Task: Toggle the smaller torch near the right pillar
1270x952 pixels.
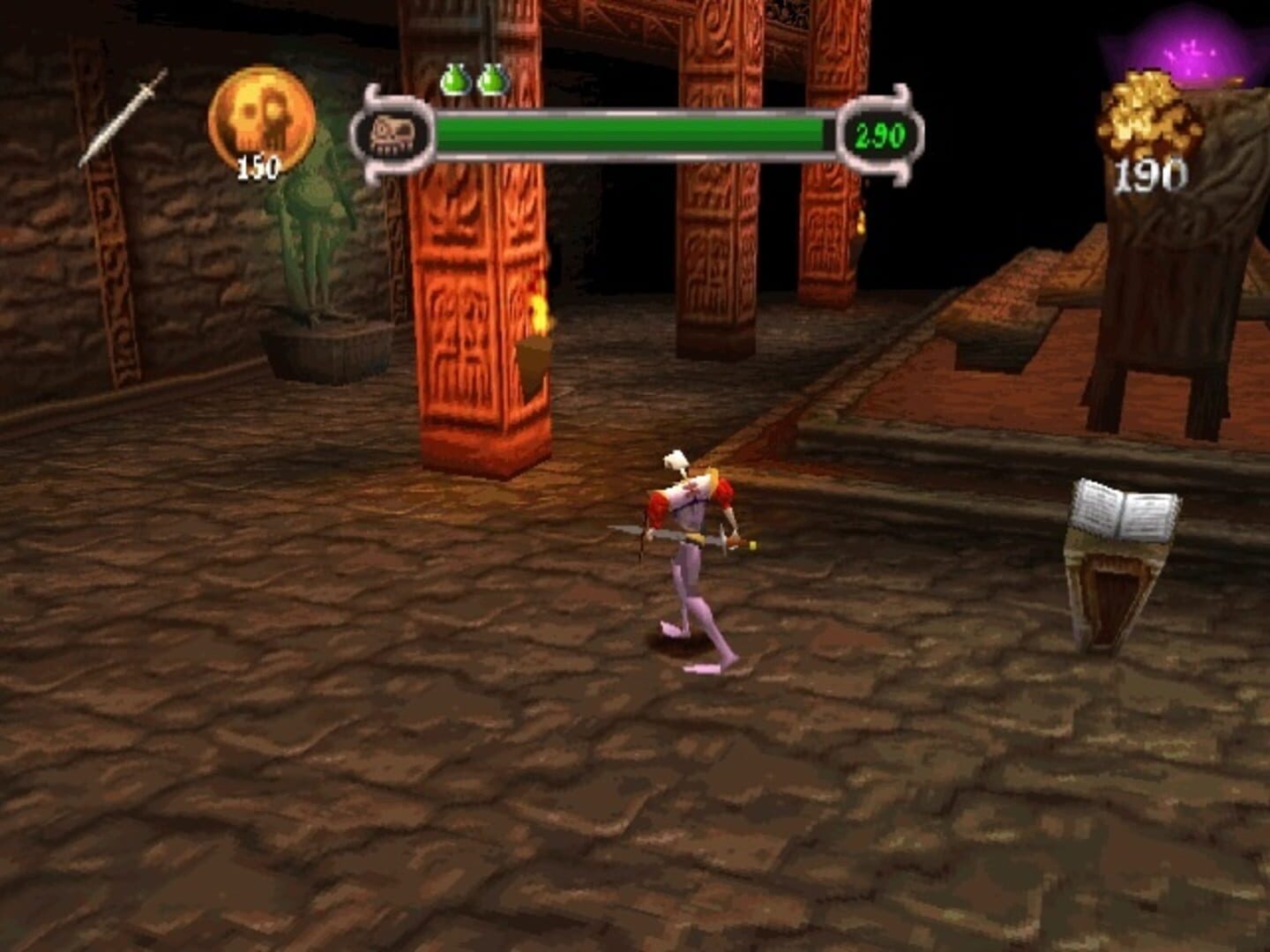Action: [860, 220]
